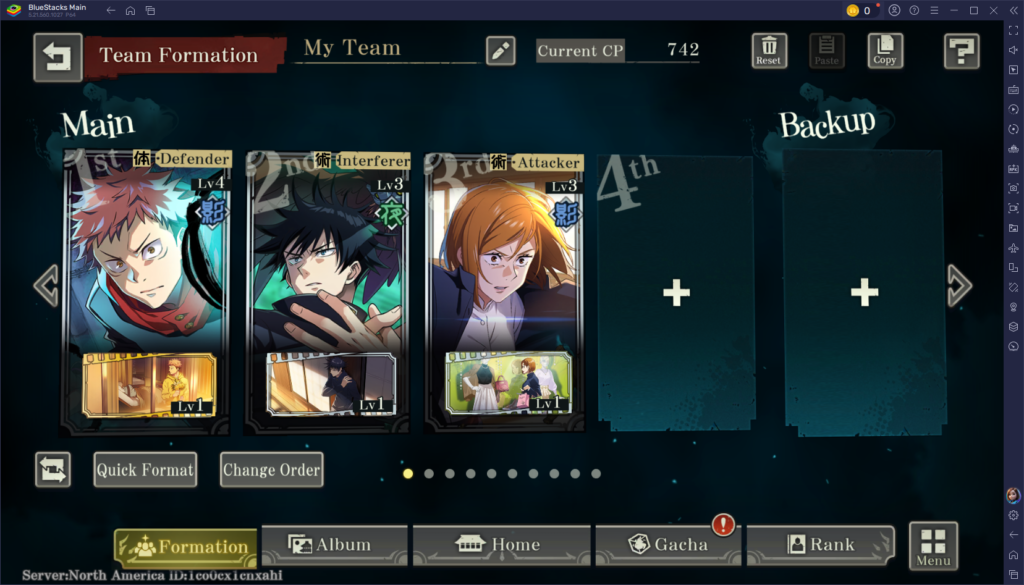
Task: Click the Quick Format button
Action: (x=145, y=470)
